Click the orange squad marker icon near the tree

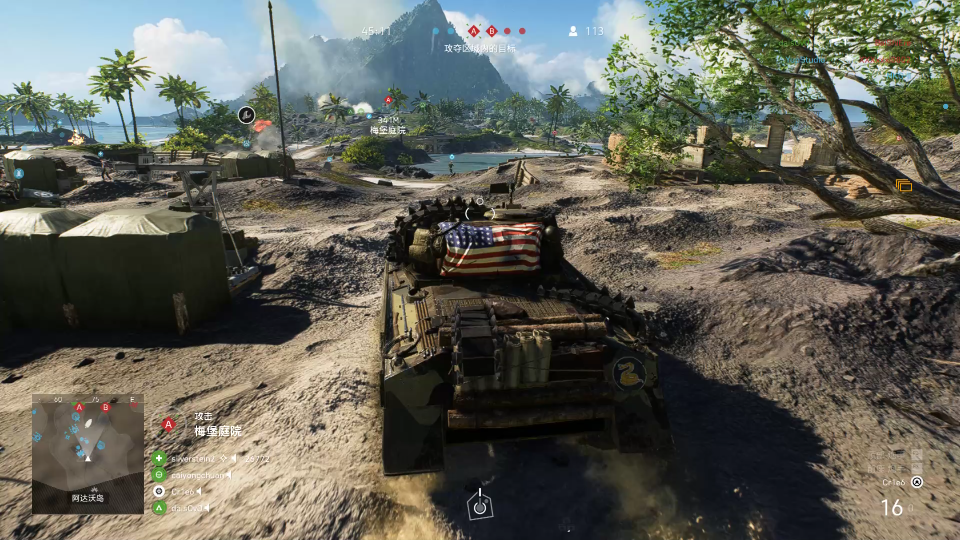[x=904, y=185]
